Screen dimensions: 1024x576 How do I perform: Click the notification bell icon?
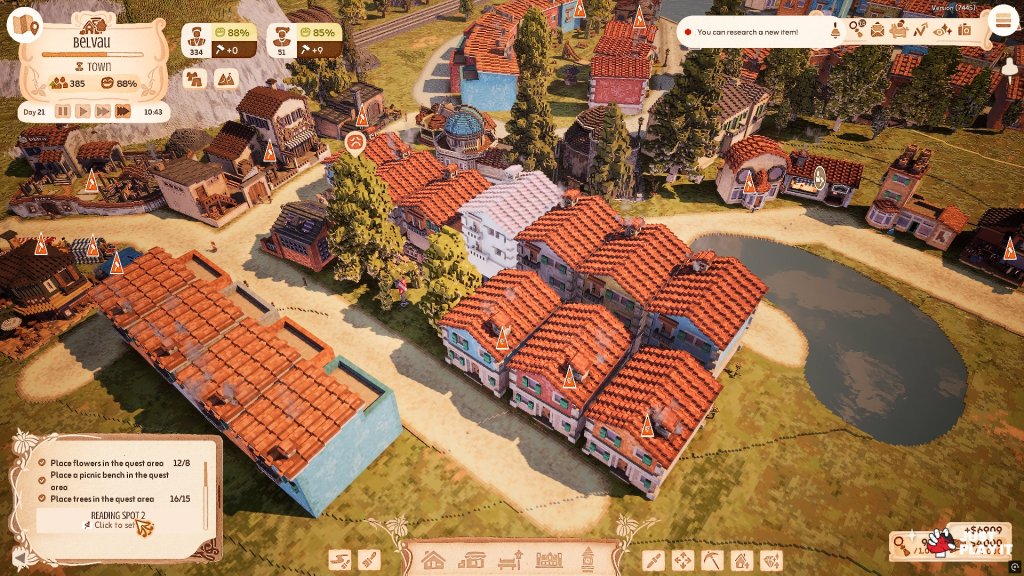coord(836,31)
